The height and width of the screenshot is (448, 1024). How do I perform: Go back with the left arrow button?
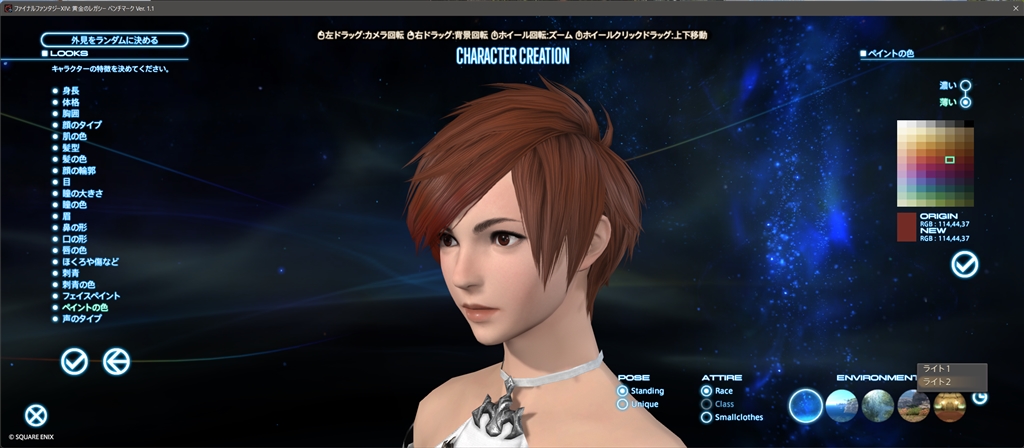pos(117,361)
